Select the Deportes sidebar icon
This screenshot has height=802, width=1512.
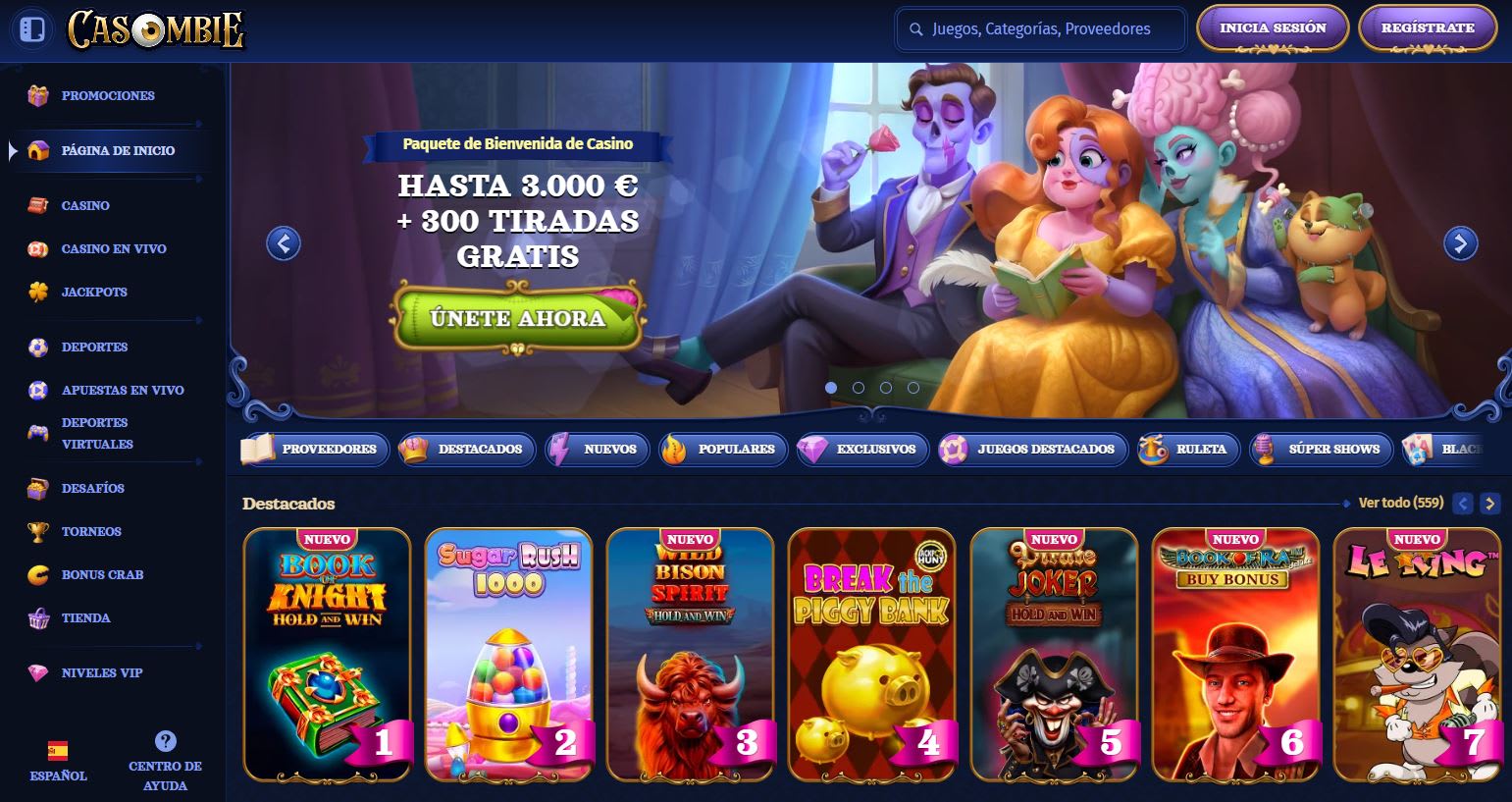click(37, 347)
